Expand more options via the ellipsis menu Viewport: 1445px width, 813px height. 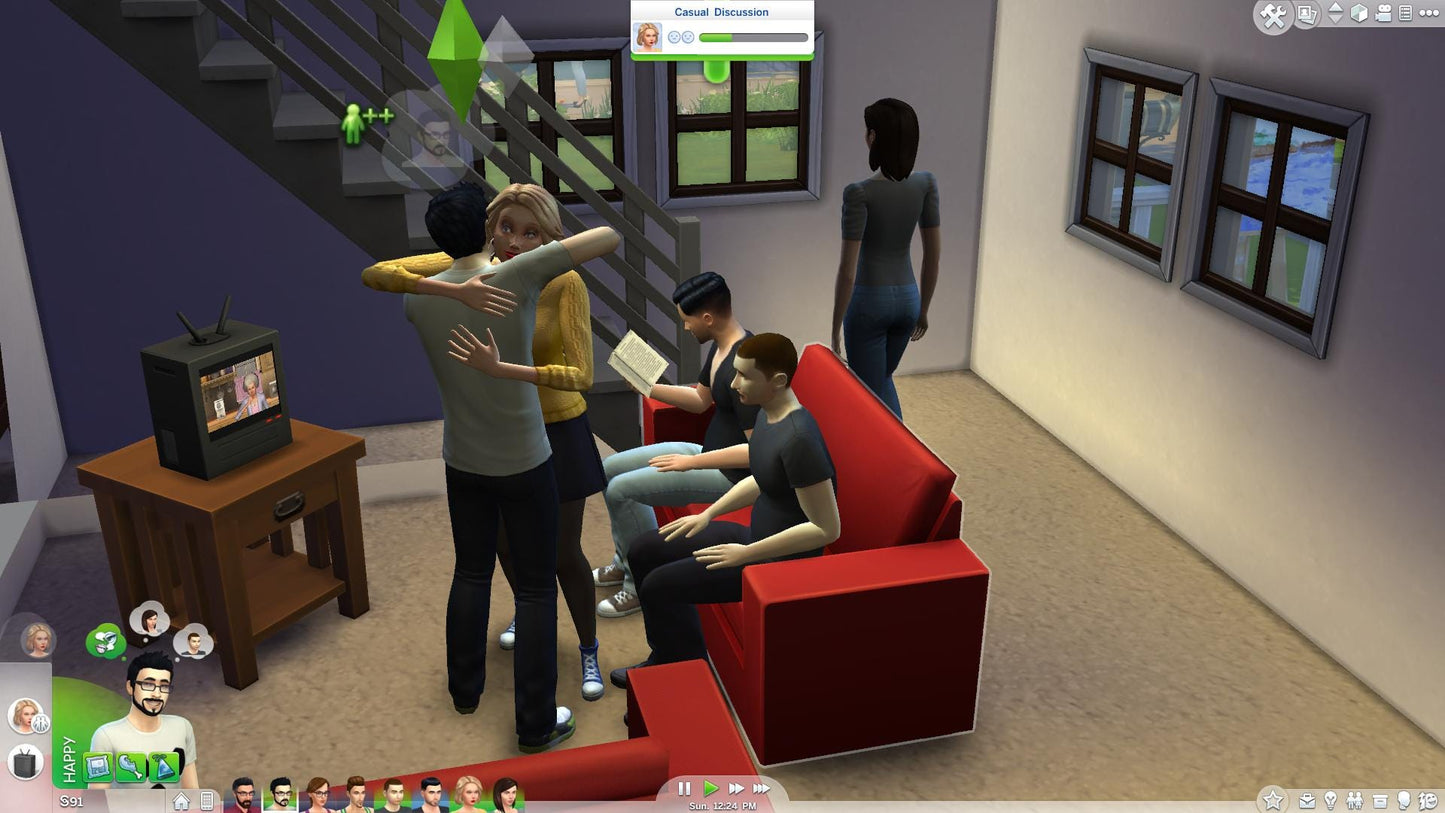pyautogui.click(x=1429, y=13)
